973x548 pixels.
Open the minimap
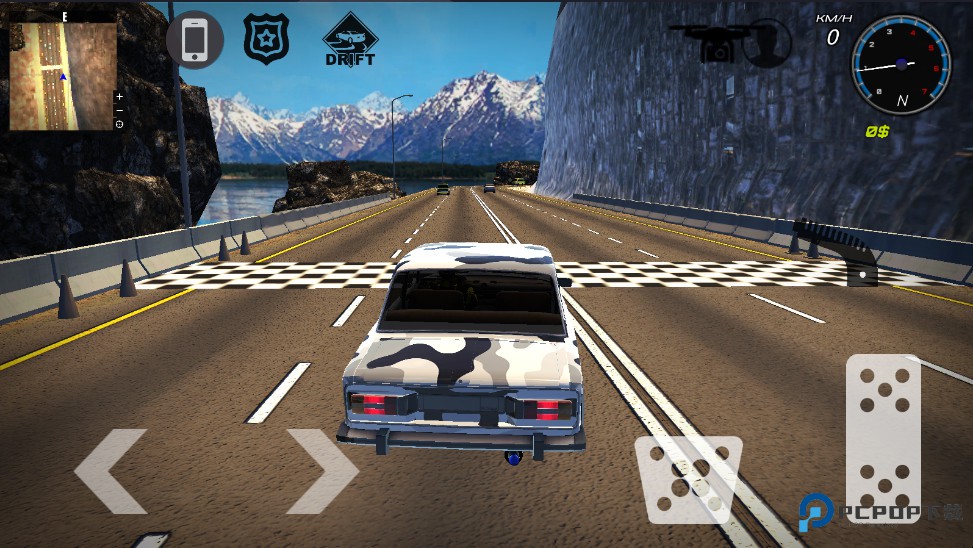click(x=61, y=76)
